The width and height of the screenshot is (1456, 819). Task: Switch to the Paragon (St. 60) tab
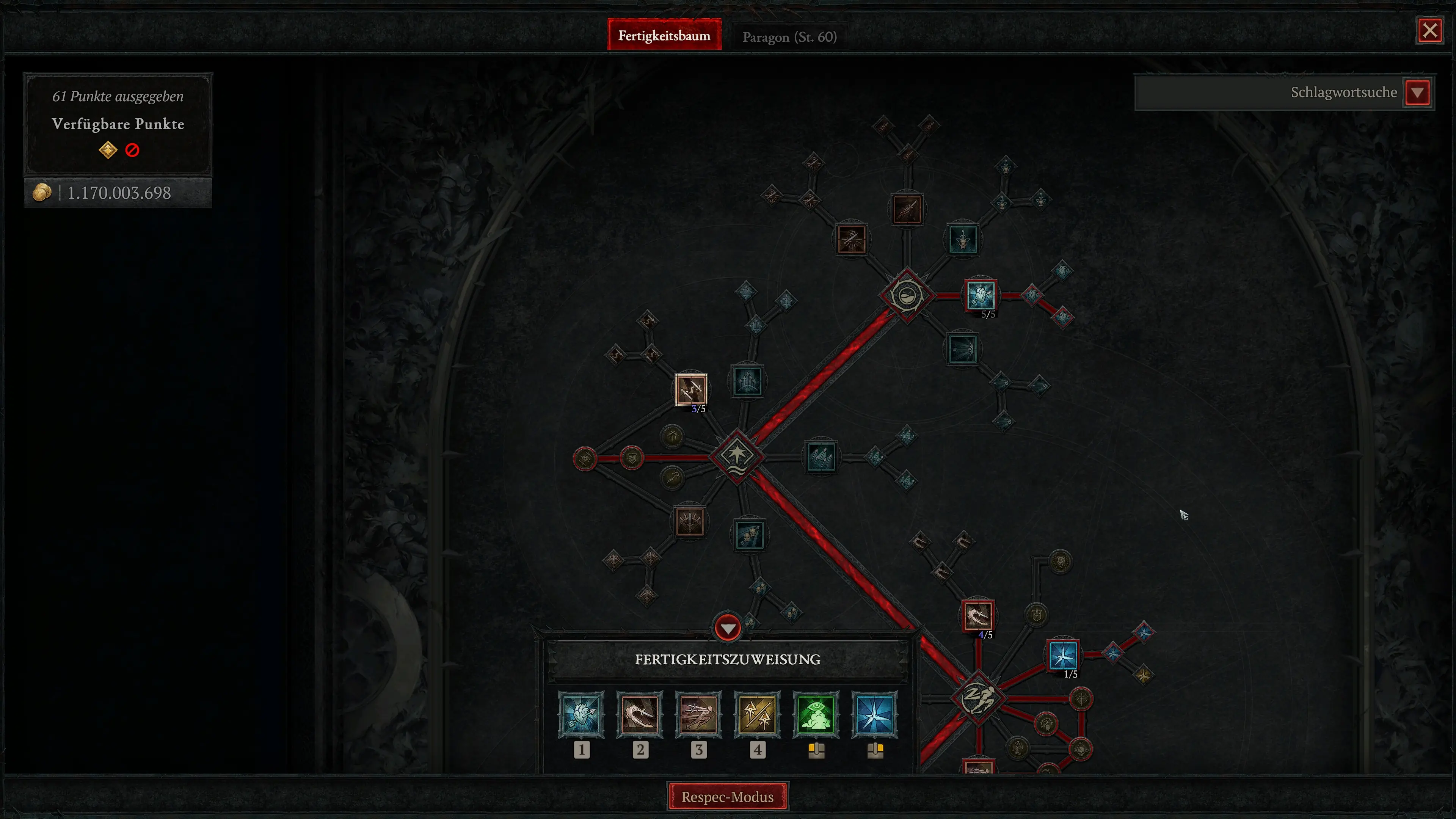point(789,37)
